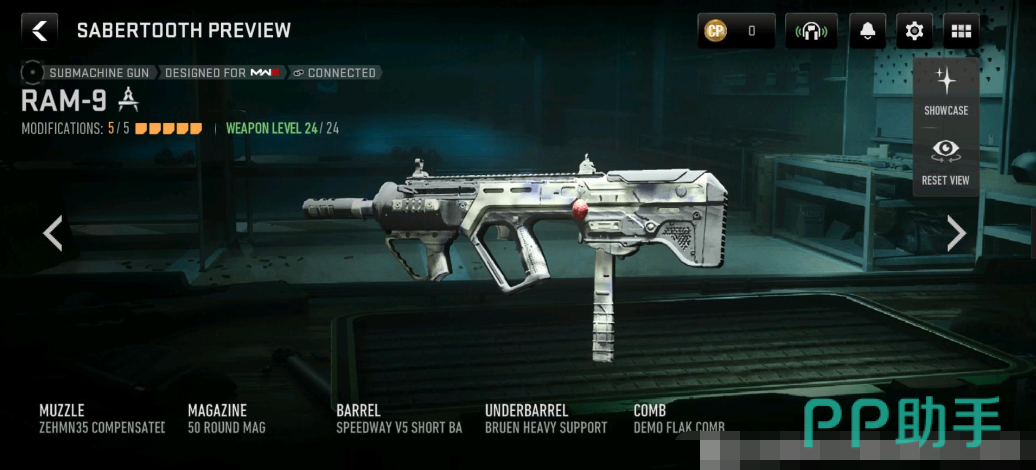Click the Reset View button
The width and height of the screenshot is (1036, 470).
945,162
